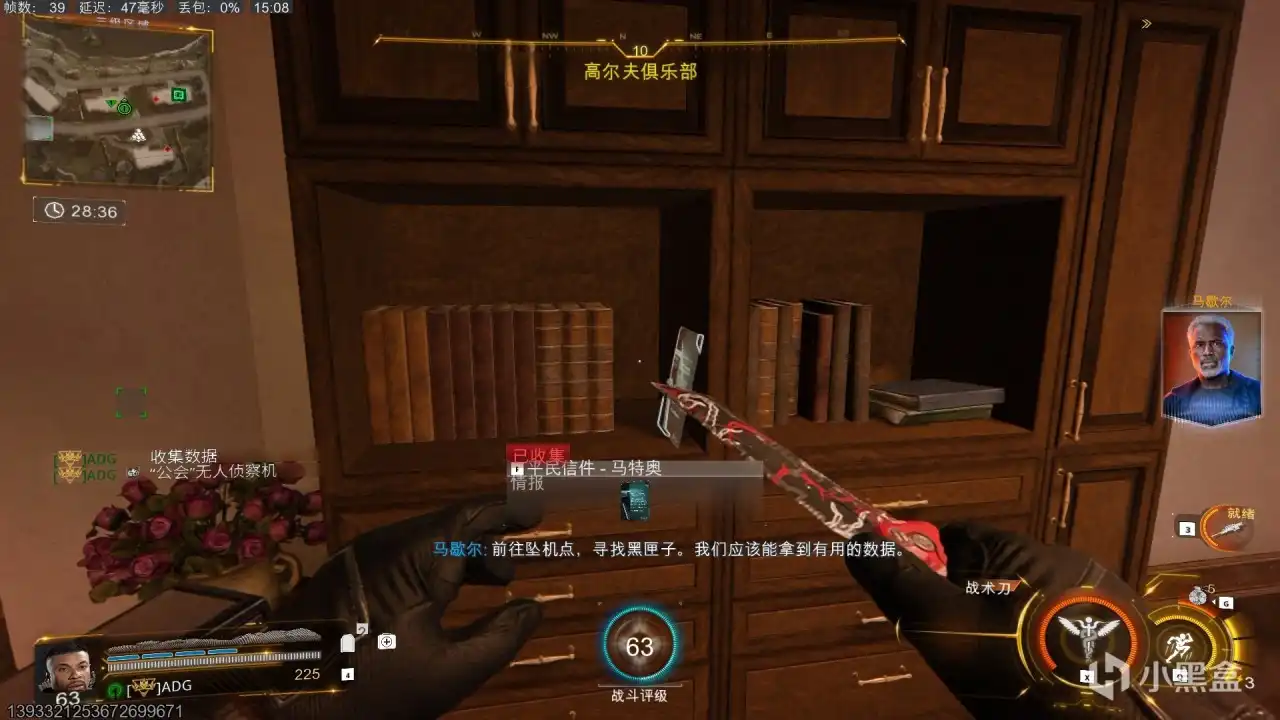Toggle the green player arrow on the minimap
The image size is (1280, 720).
112,101
